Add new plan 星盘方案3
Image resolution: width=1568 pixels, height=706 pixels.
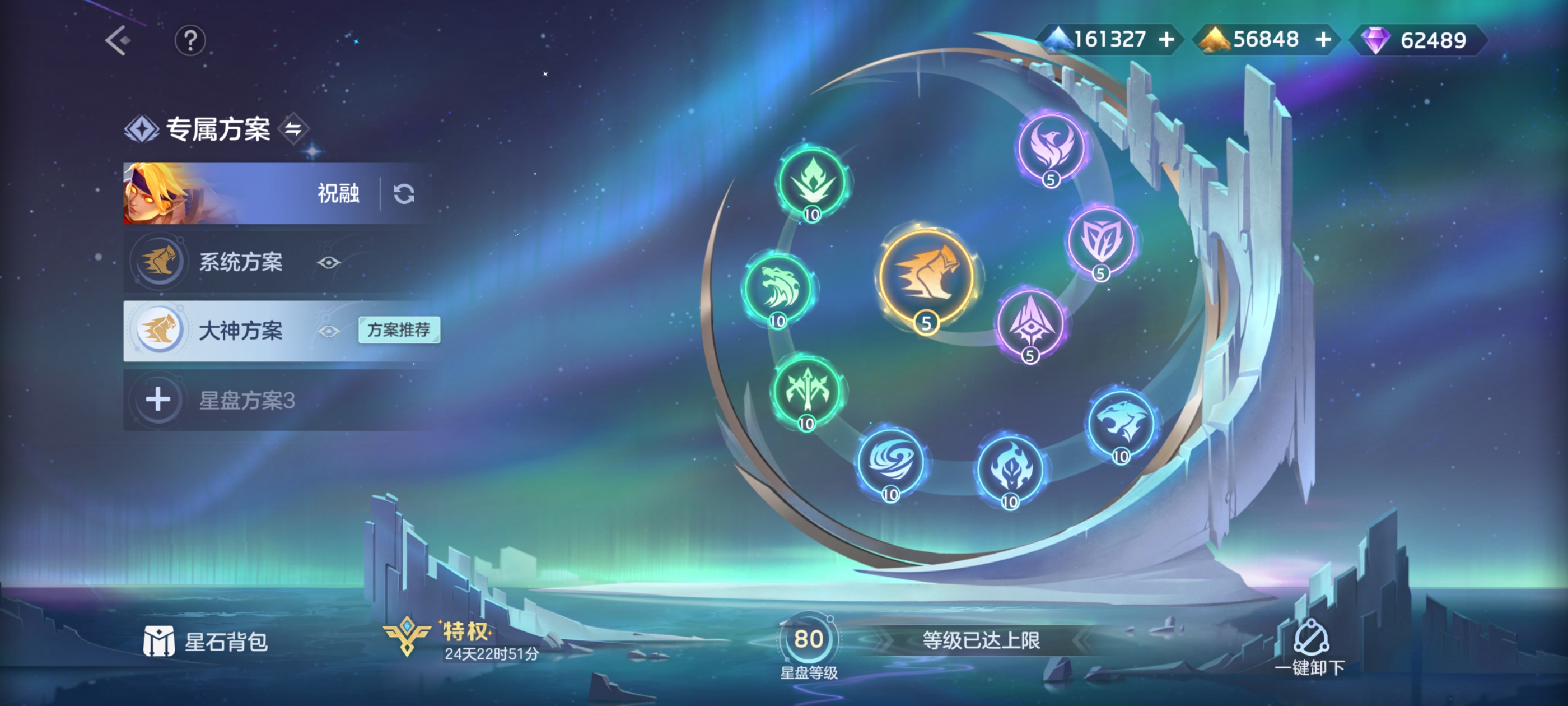coord(159,400)
